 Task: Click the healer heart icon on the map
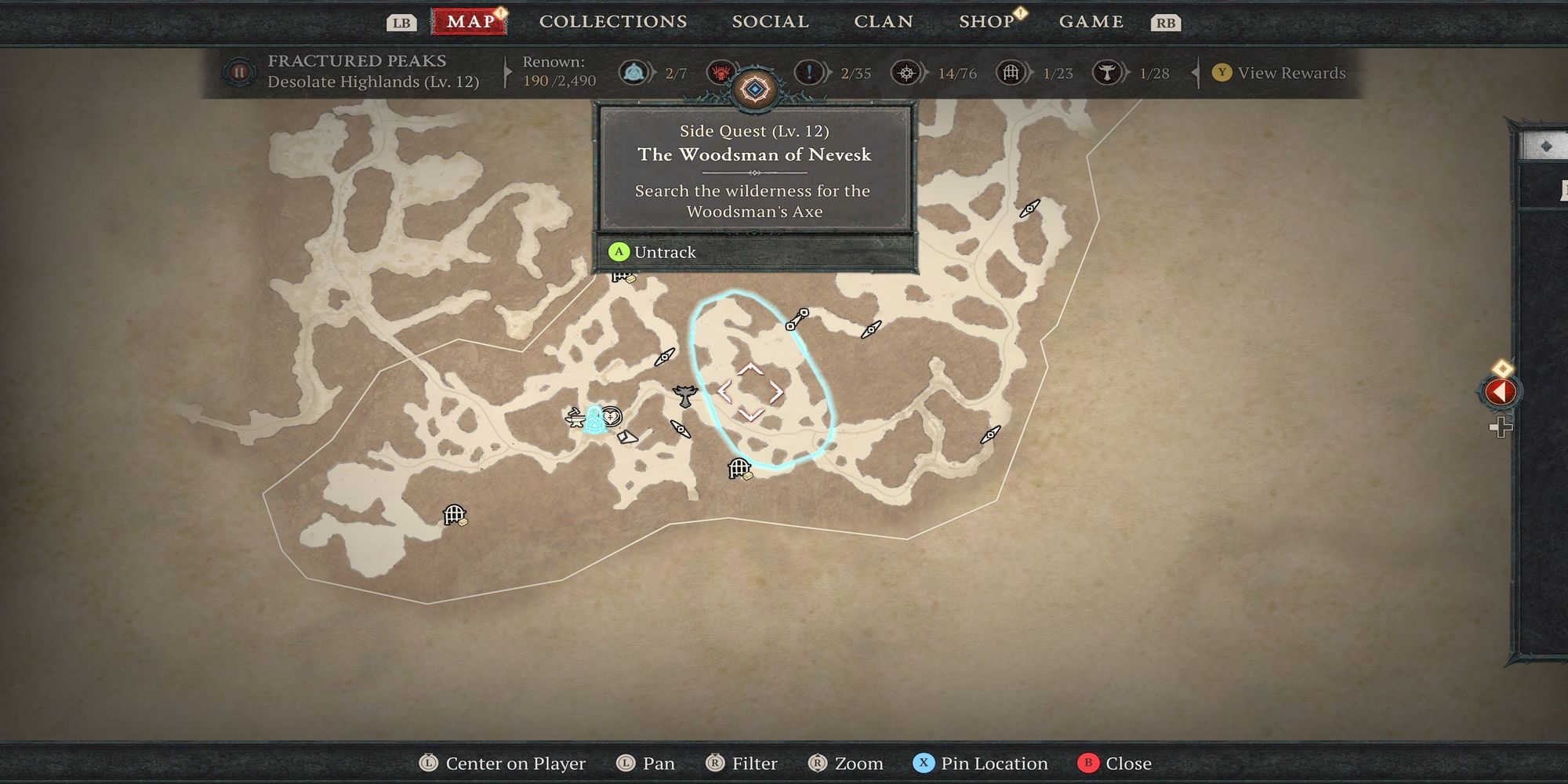(x=612, y=416)
